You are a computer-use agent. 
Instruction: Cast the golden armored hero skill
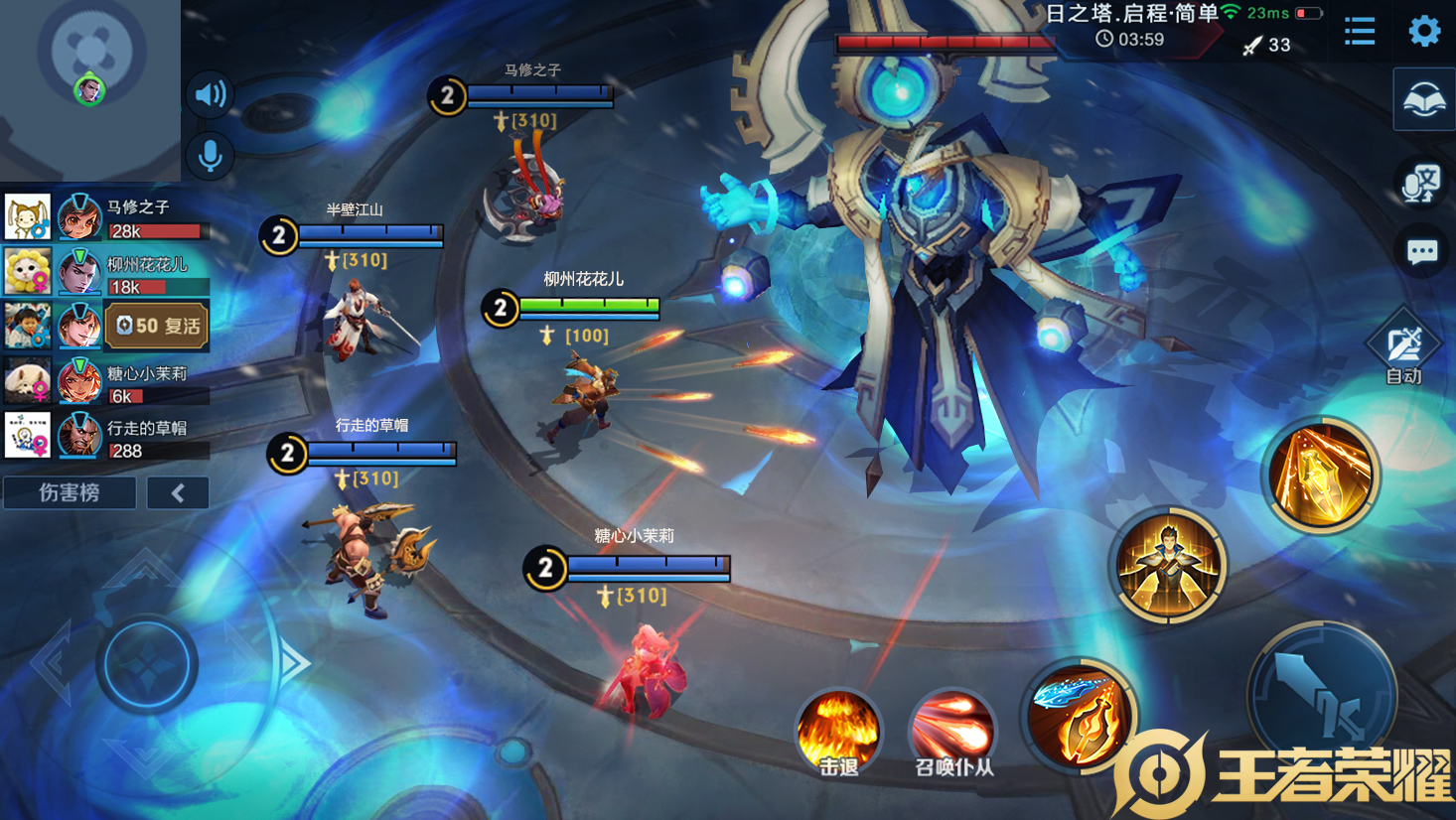pyautogui.click(x=1169, y=566)
